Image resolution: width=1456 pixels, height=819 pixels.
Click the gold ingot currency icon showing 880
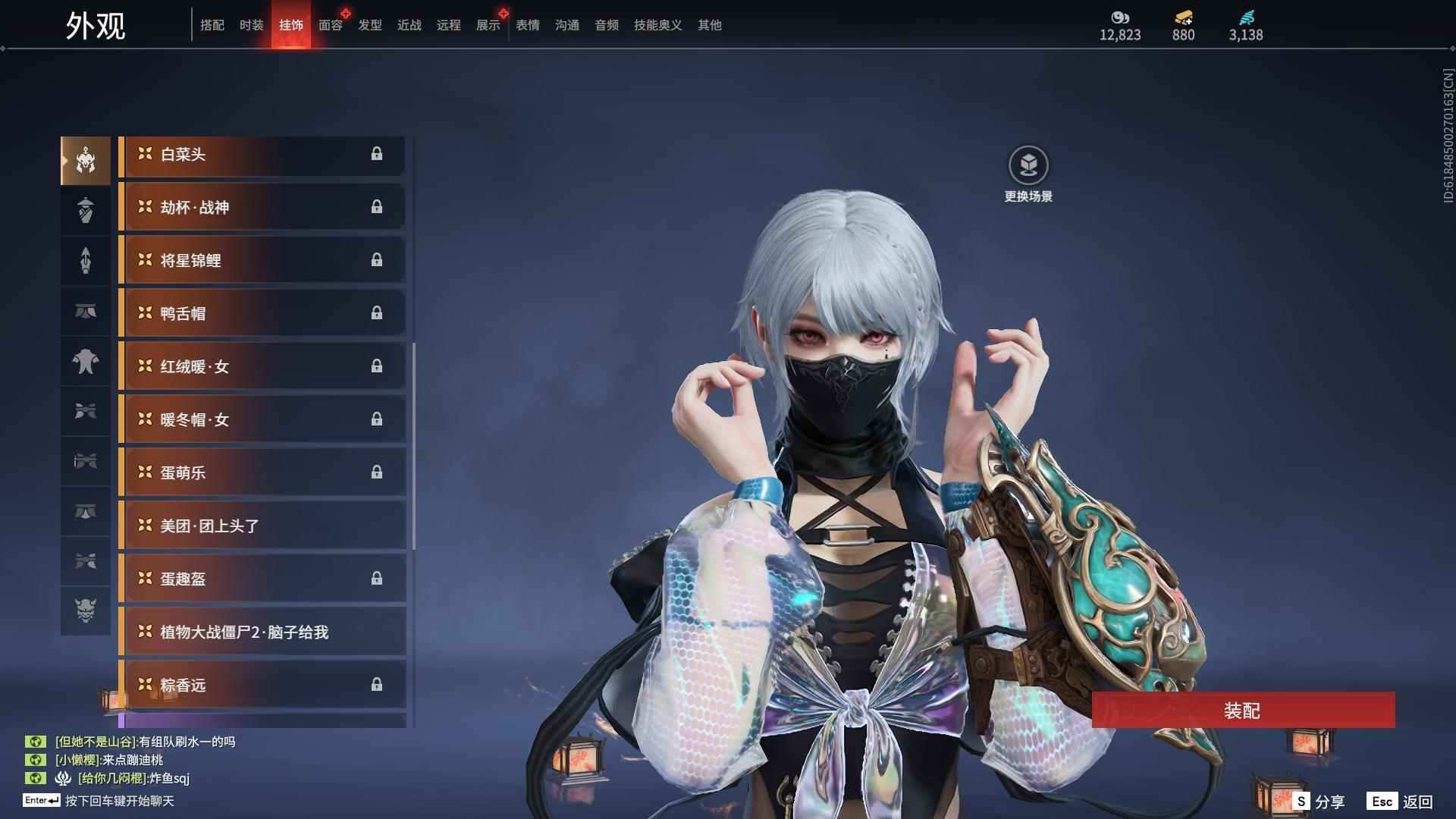[x=1182, y=17]
